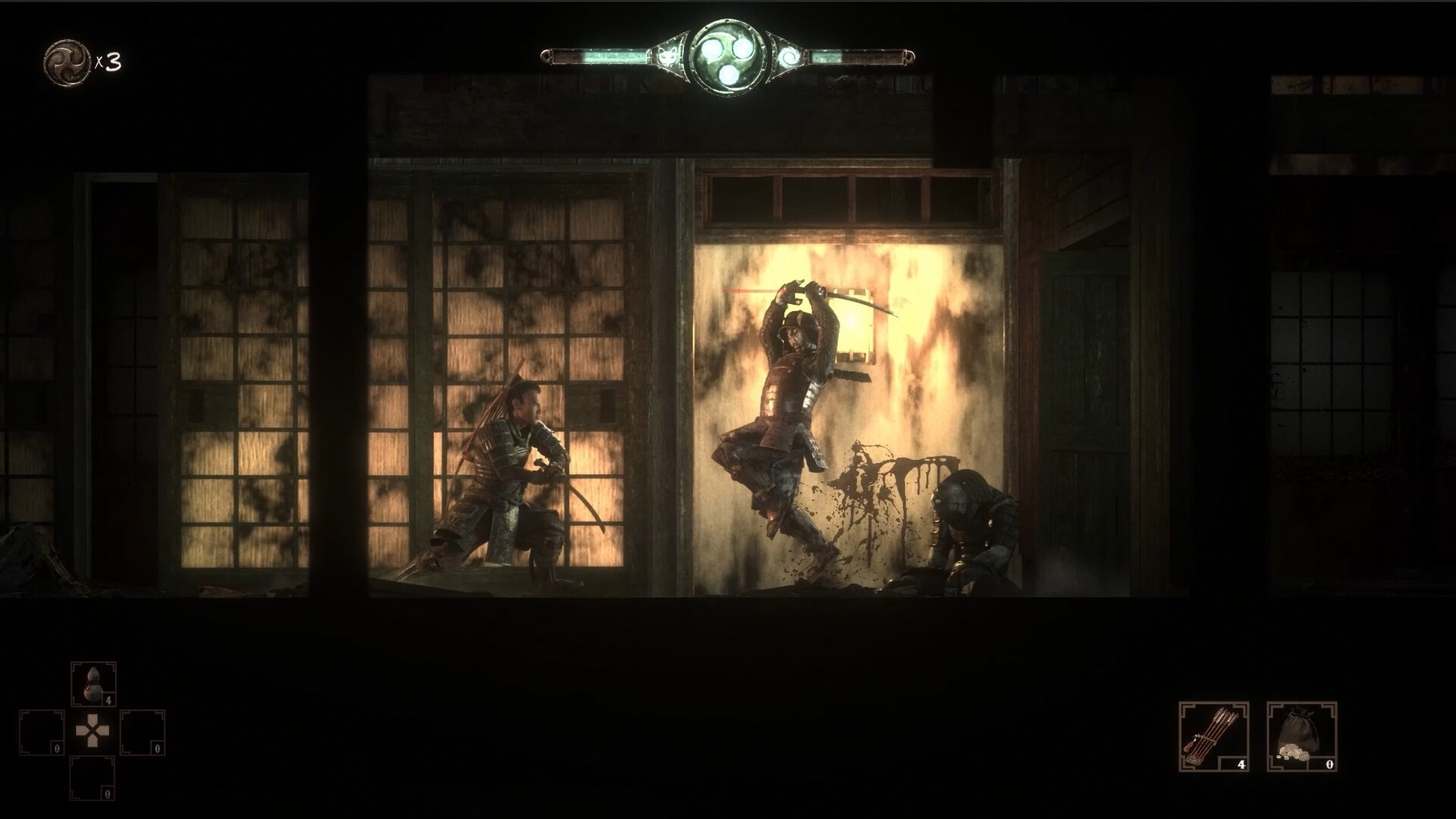The width and height of the screenshot is (1456, 819).
Task: Click the left quick-item counter showing 0
Action: click(x=56, y=748)
